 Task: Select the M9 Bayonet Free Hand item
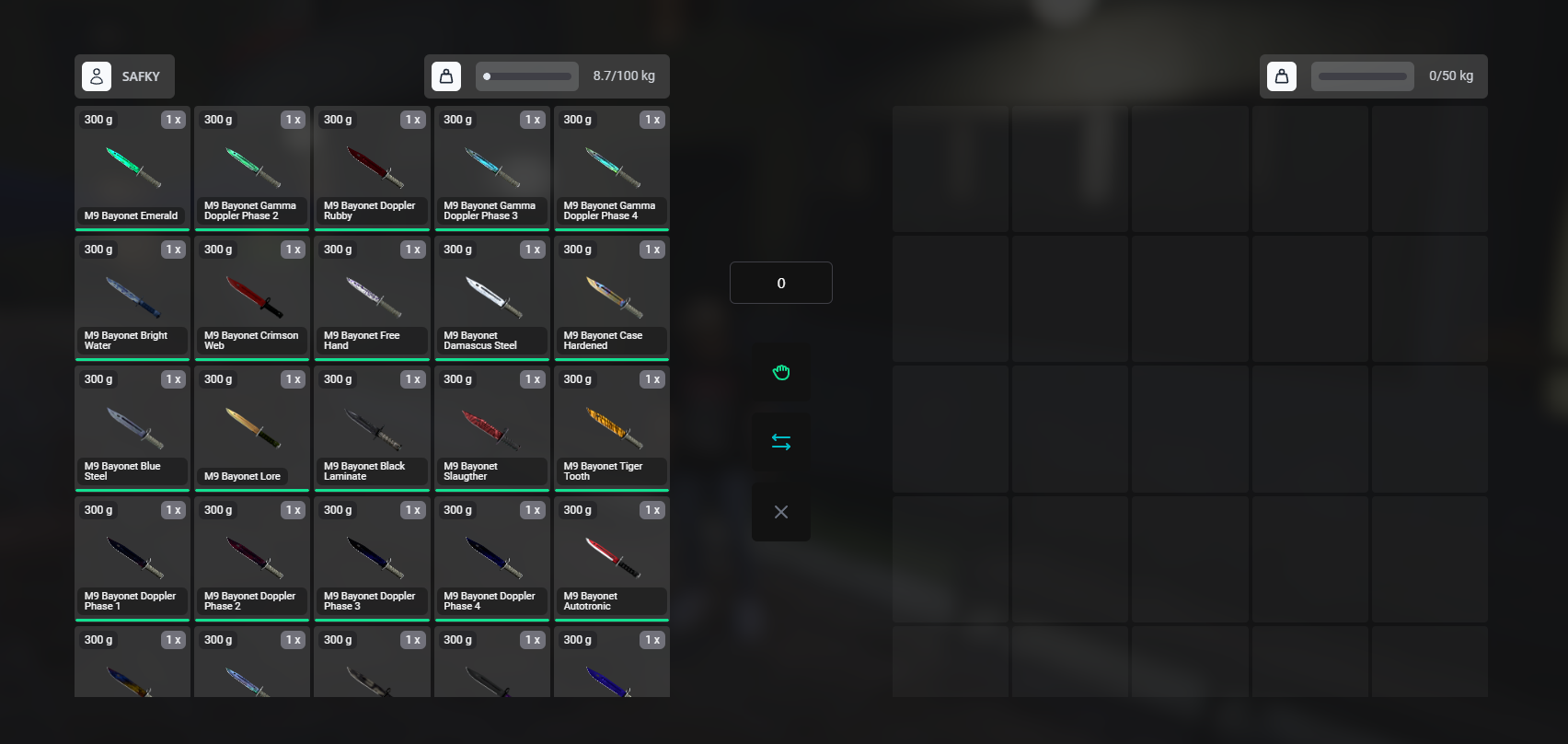pyautogui.click(x=372, y=297)
